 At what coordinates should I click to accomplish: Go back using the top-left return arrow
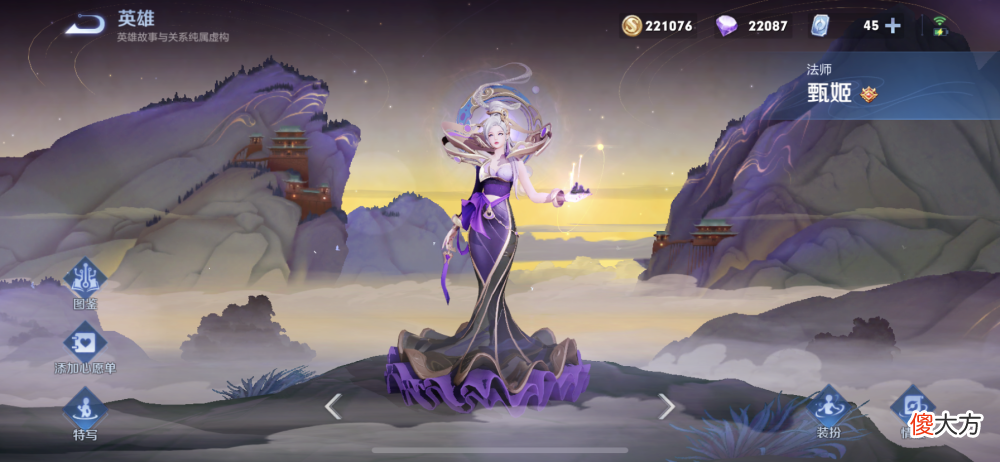[85, 25]
